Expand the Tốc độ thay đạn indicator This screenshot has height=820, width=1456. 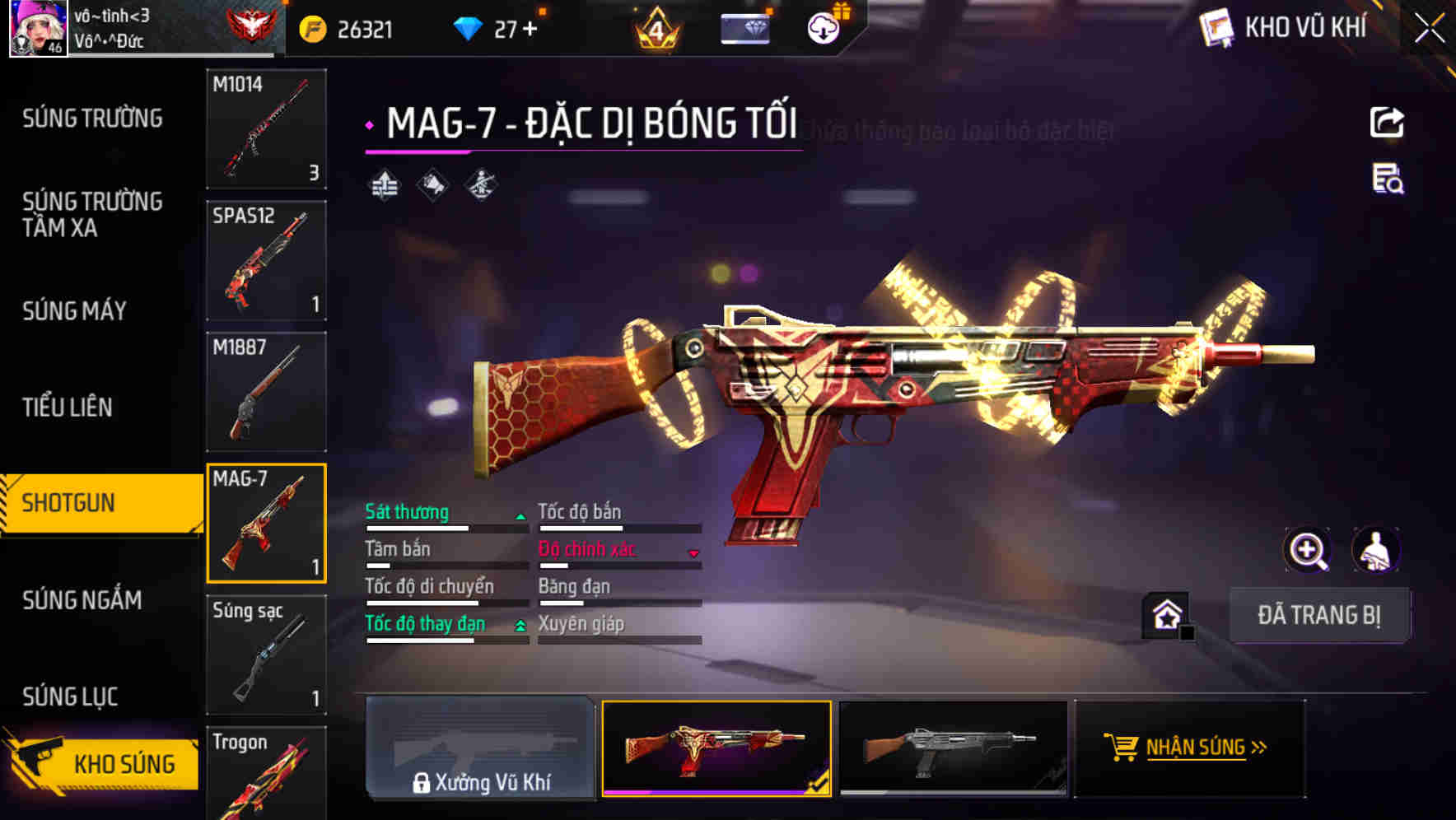(x=520, y=624)
